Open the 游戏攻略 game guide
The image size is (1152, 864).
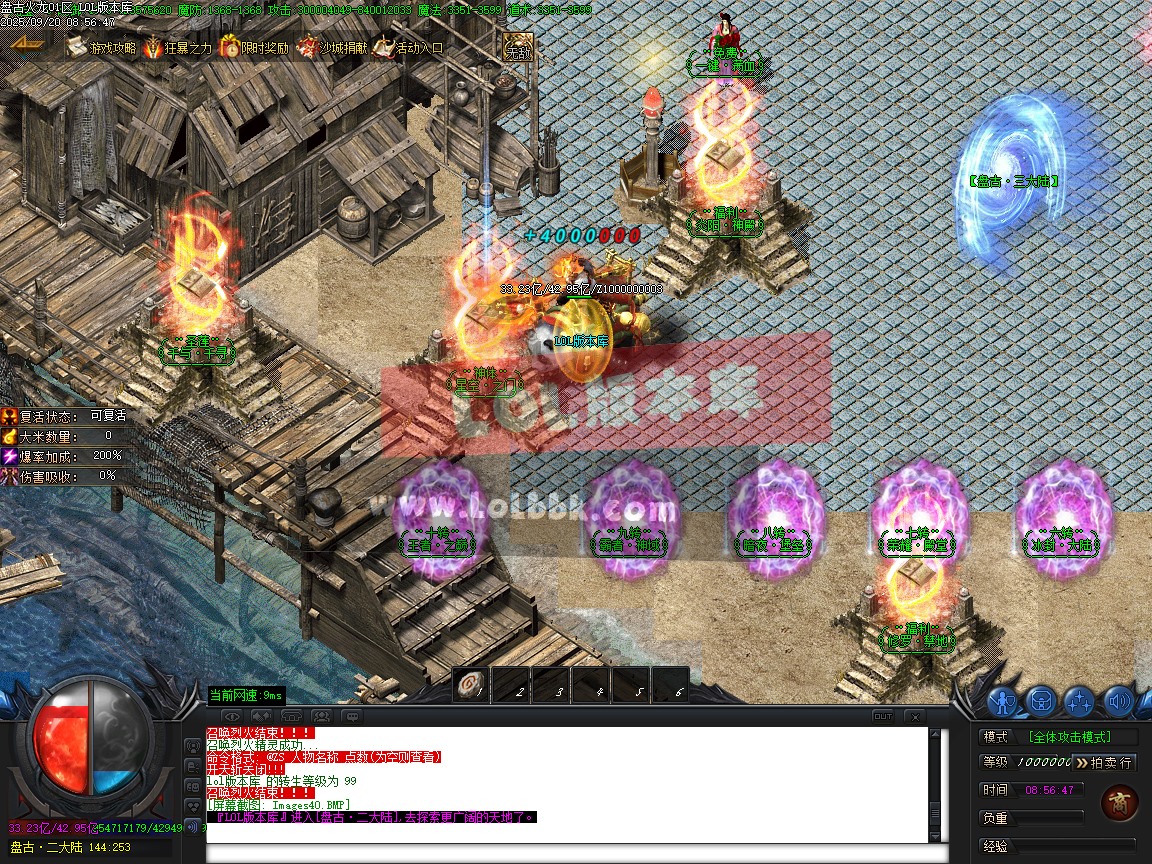[102, 47]
